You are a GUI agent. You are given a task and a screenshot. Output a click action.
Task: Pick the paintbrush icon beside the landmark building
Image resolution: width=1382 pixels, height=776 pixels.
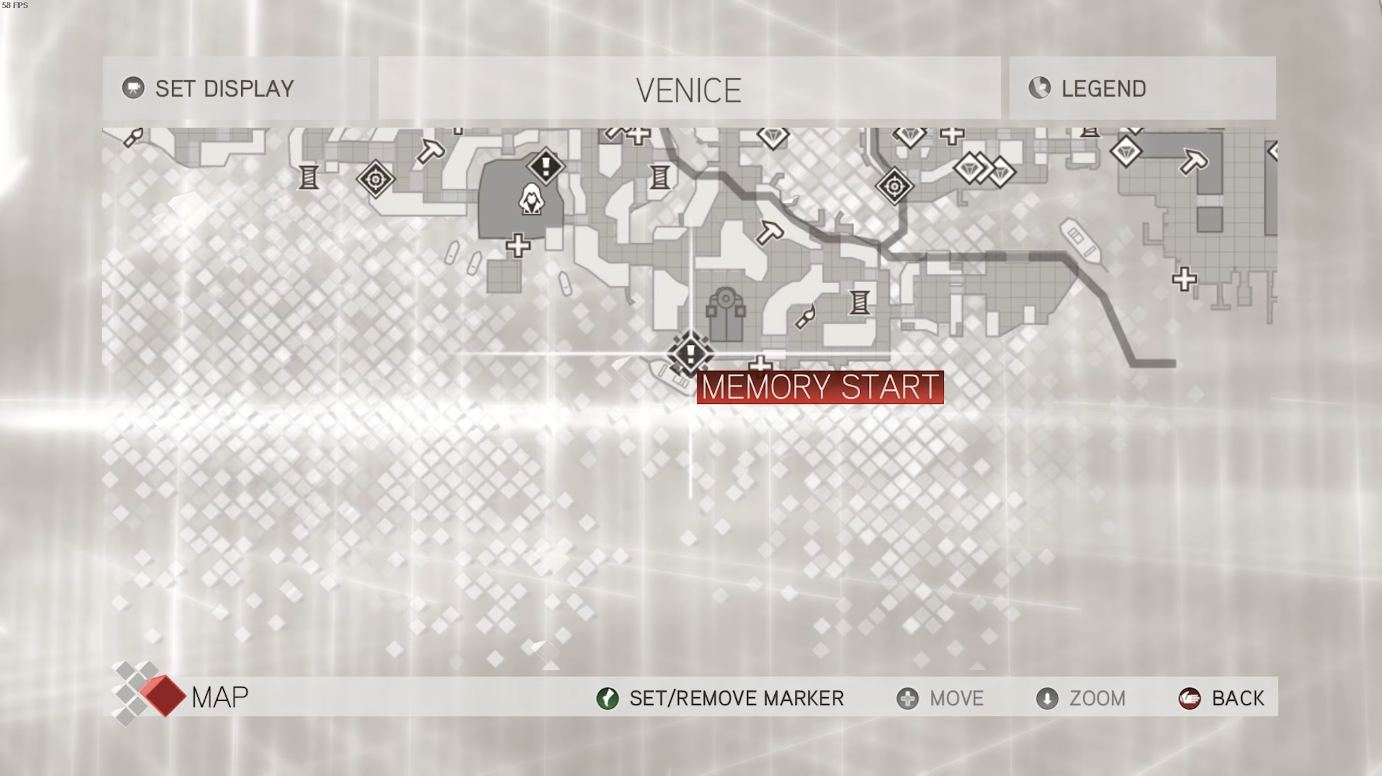click(805, 319)
